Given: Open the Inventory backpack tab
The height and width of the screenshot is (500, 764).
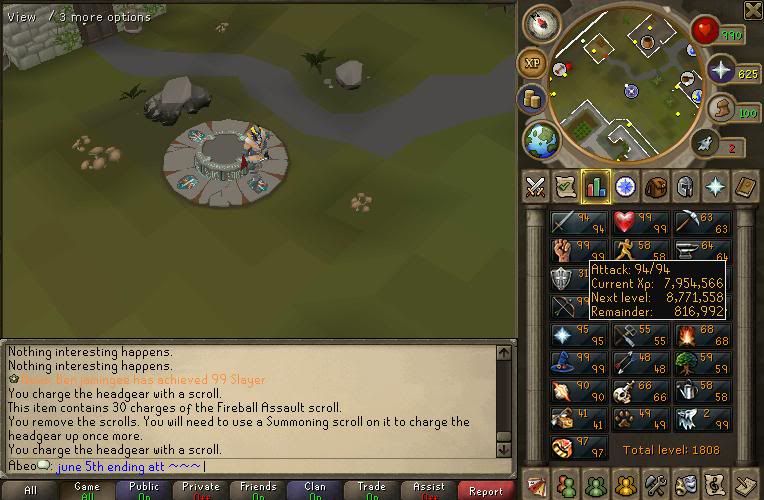Looking at the screenshot, I should [x=656, y=186].
